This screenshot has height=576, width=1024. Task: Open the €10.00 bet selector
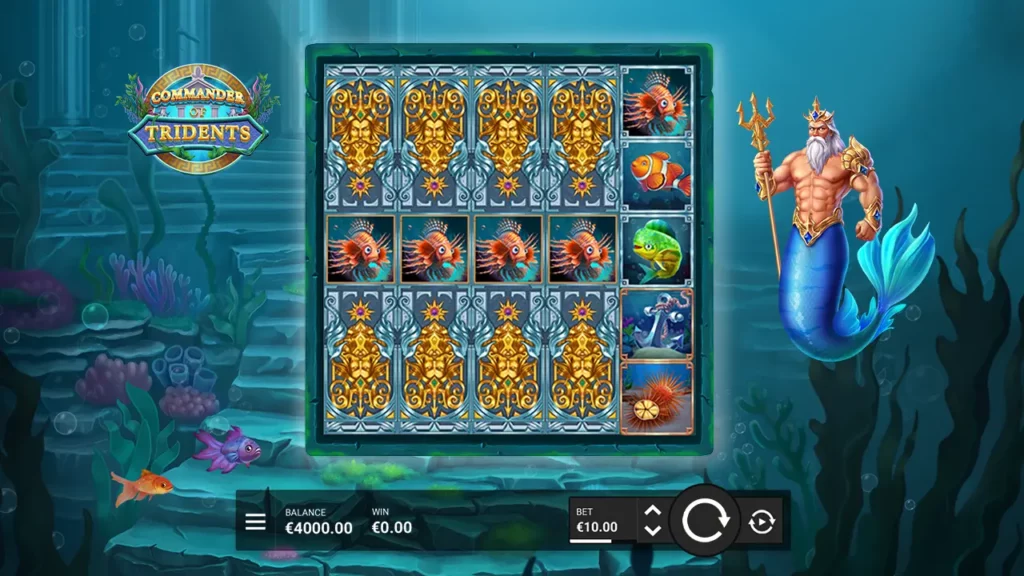pyautogui.click(x=598, y=521)
